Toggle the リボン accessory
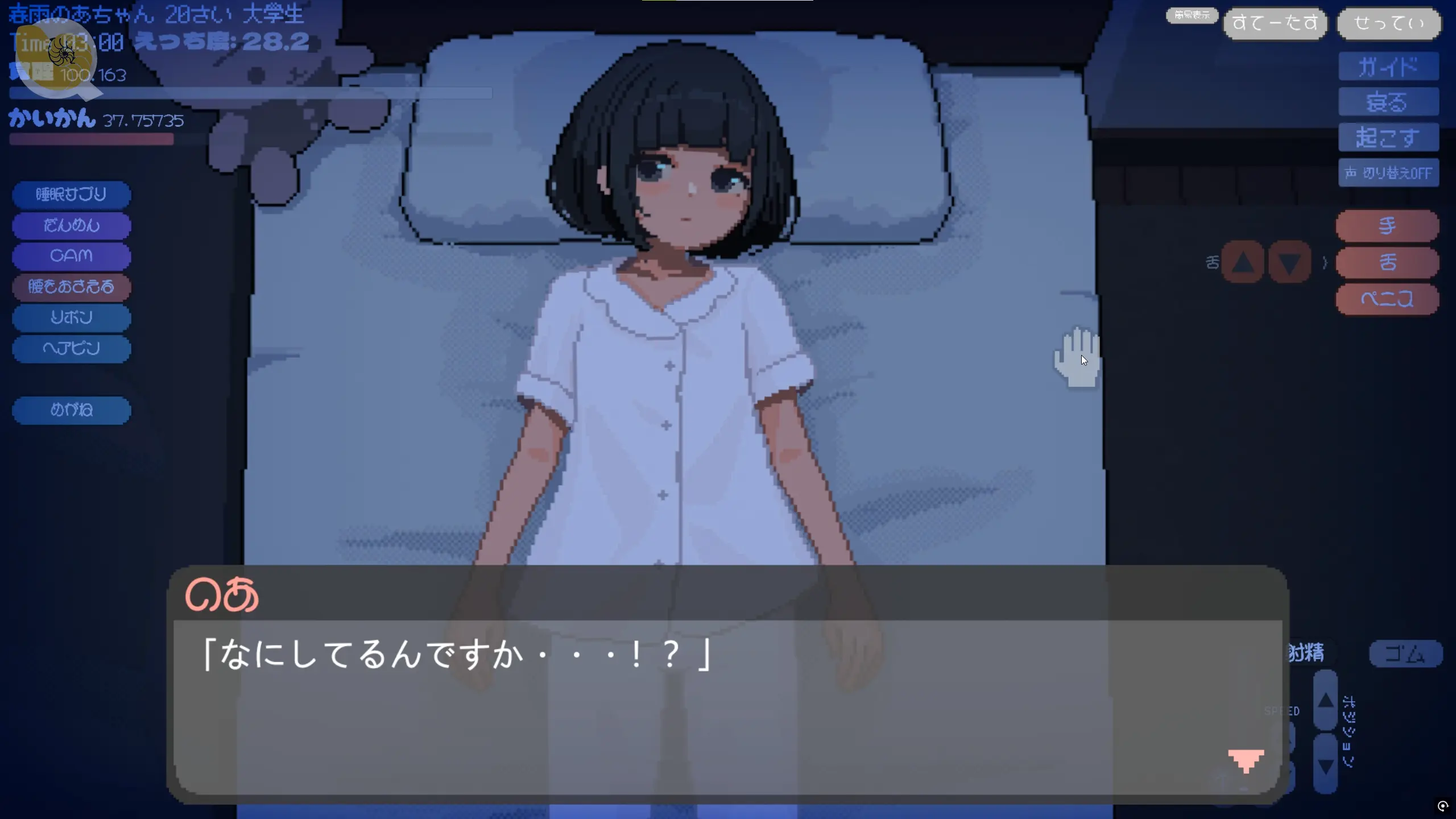The width and height of the screenshot is (1456, 819). click(71, 317)
